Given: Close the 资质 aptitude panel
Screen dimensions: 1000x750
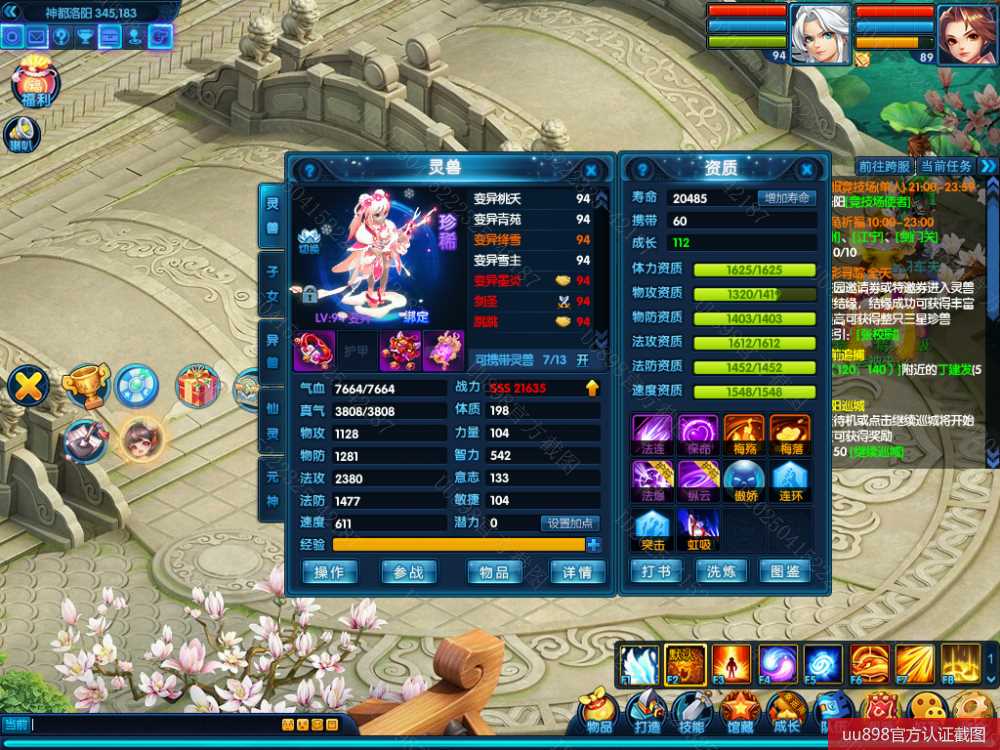Looking at the screenshot, I should [805, 170].
